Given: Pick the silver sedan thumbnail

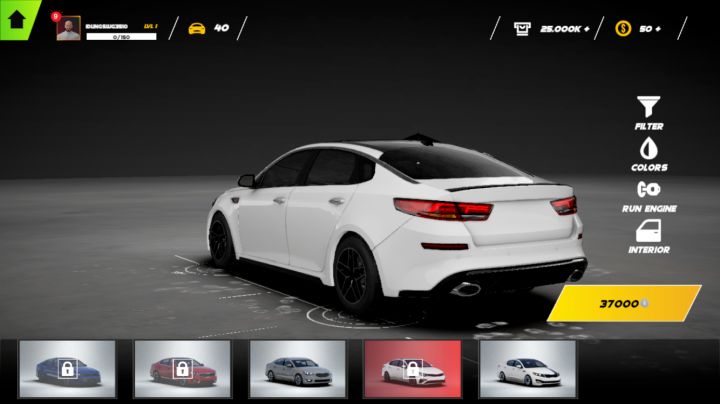Looking at the screenshot, I should pos(297,369).
